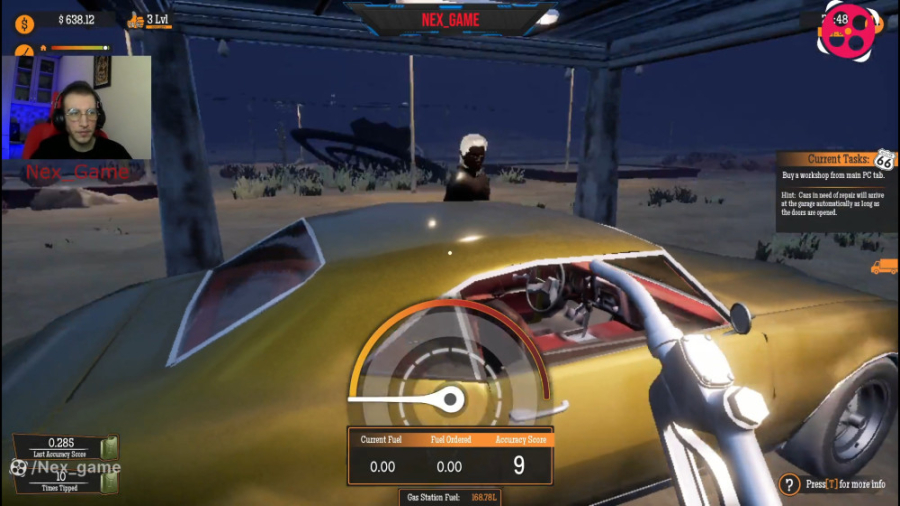Select the thumbs-up level icon
Viewport: 900px width, 506px height.
[x=137, y=19]
